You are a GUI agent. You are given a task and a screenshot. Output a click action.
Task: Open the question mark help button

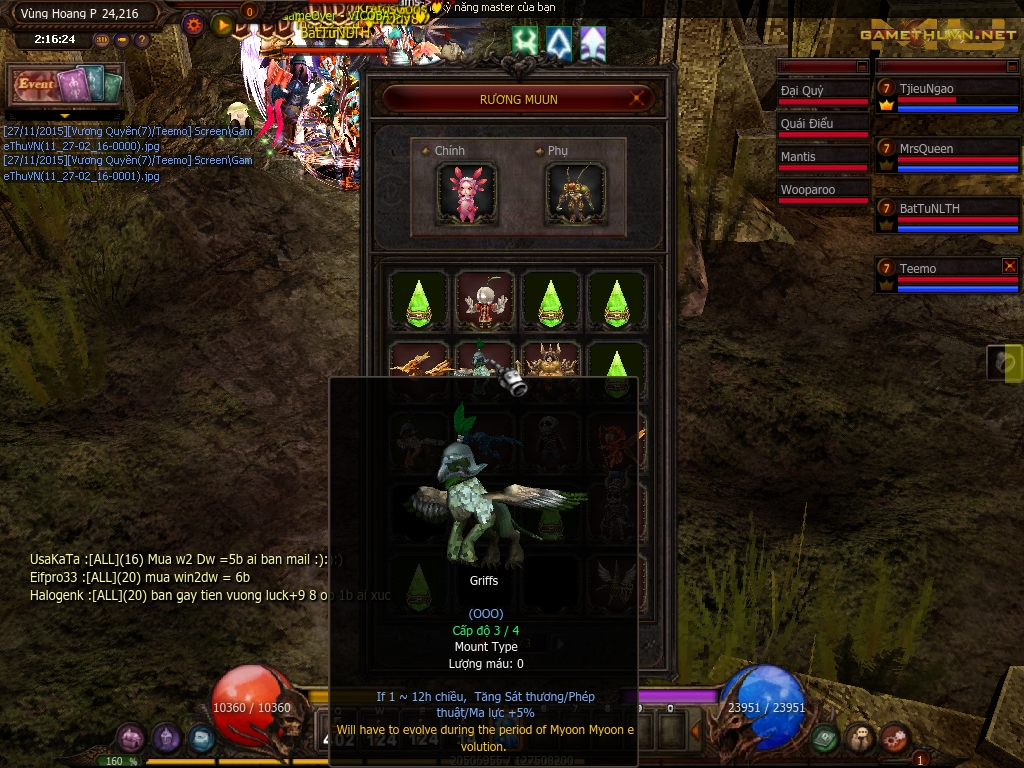coord(142,40)
